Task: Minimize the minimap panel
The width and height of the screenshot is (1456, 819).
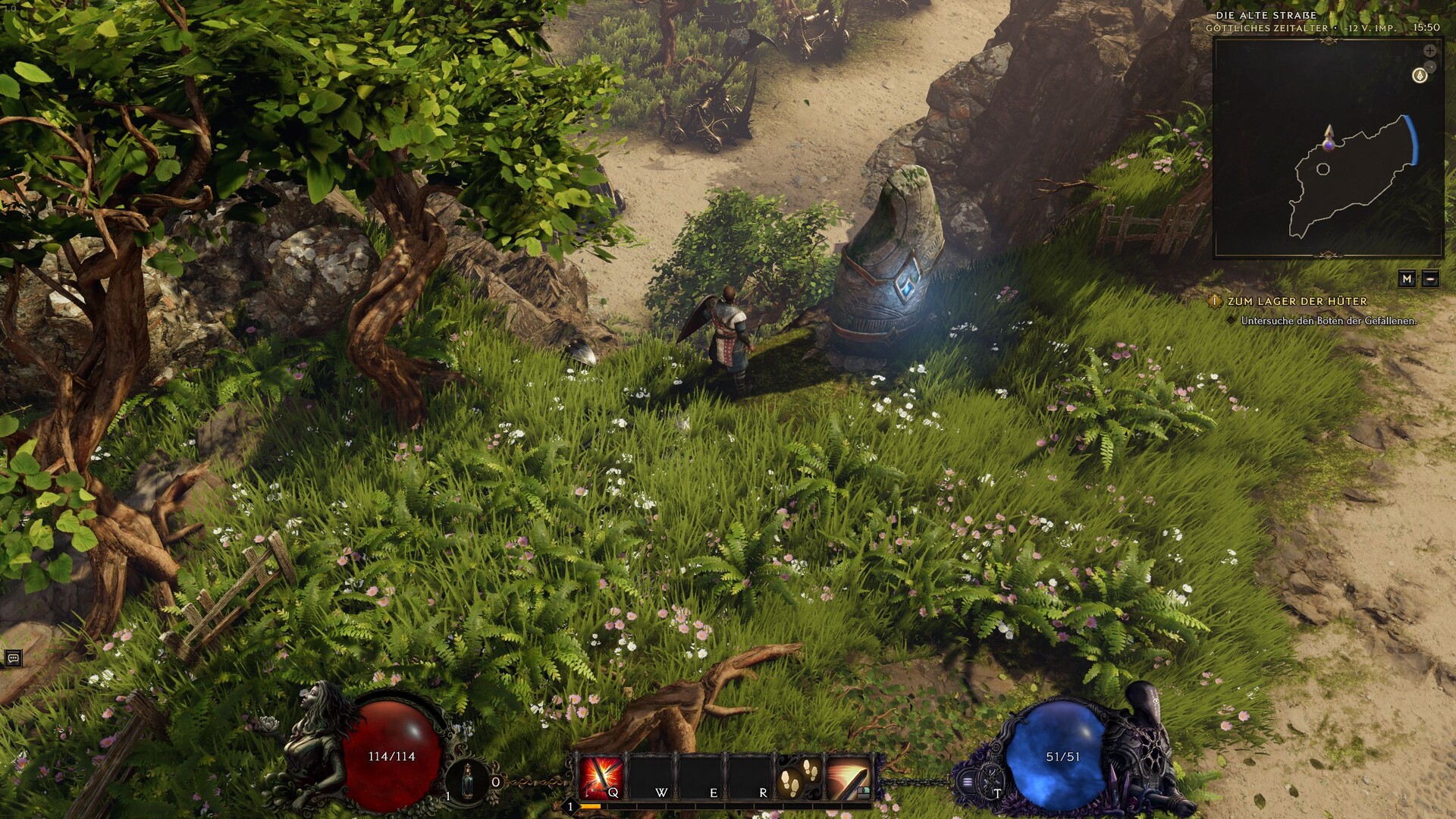Action: tap(1430, 279)
